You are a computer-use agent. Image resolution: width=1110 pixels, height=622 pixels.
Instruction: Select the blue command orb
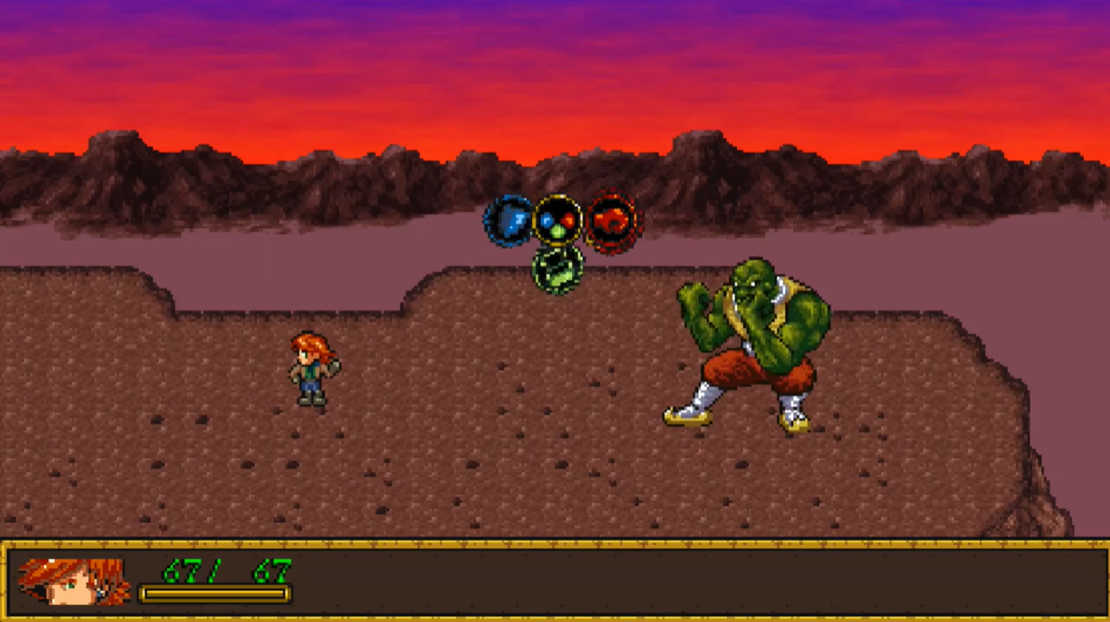pyautogui.click(x=508, y=221)
